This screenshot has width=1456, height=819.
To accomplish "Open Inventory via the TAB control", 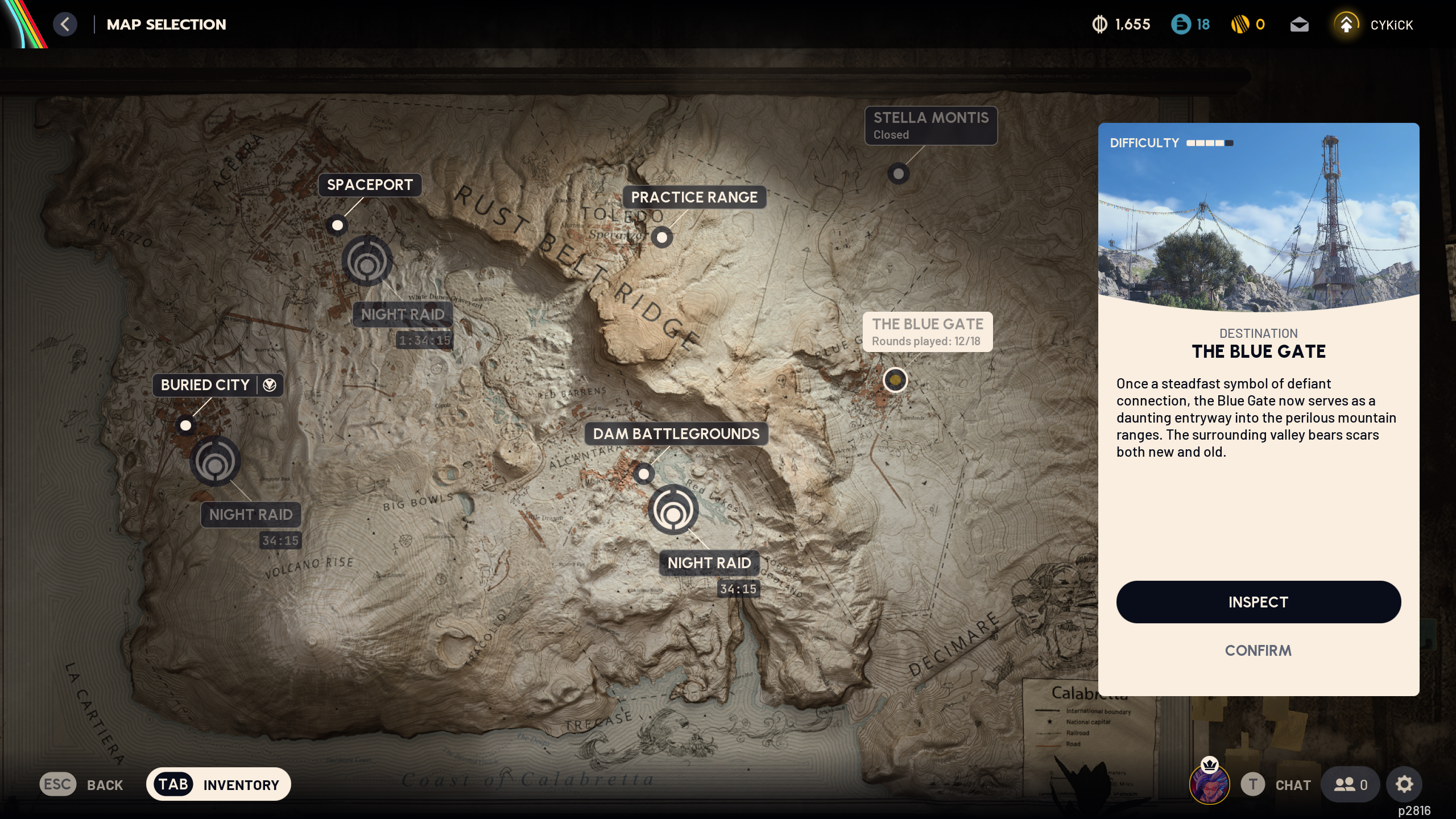I will [173, 784].
